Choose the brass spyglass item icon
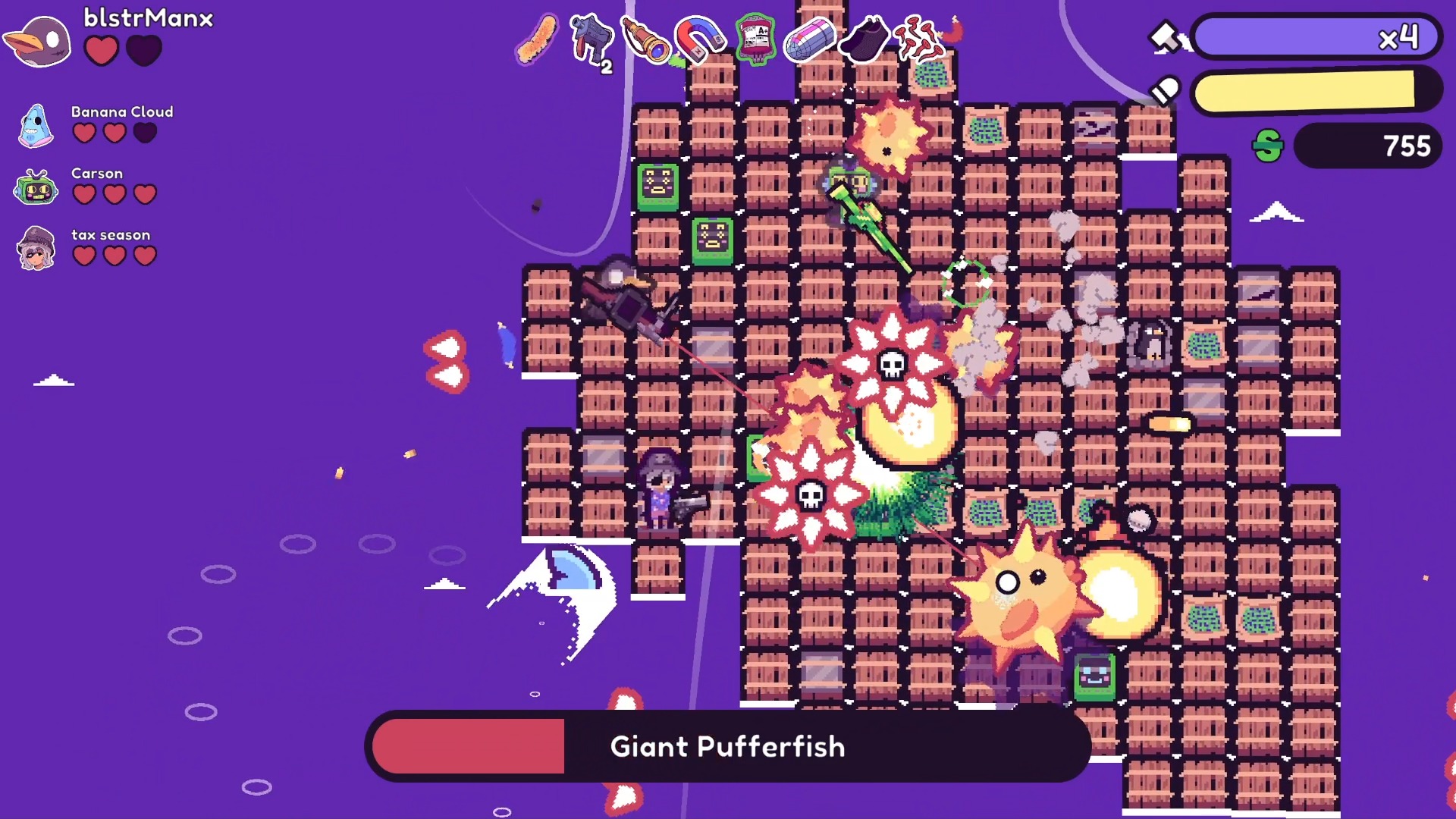This screenshot has height=819, width=1456. (x=645, y=39)
